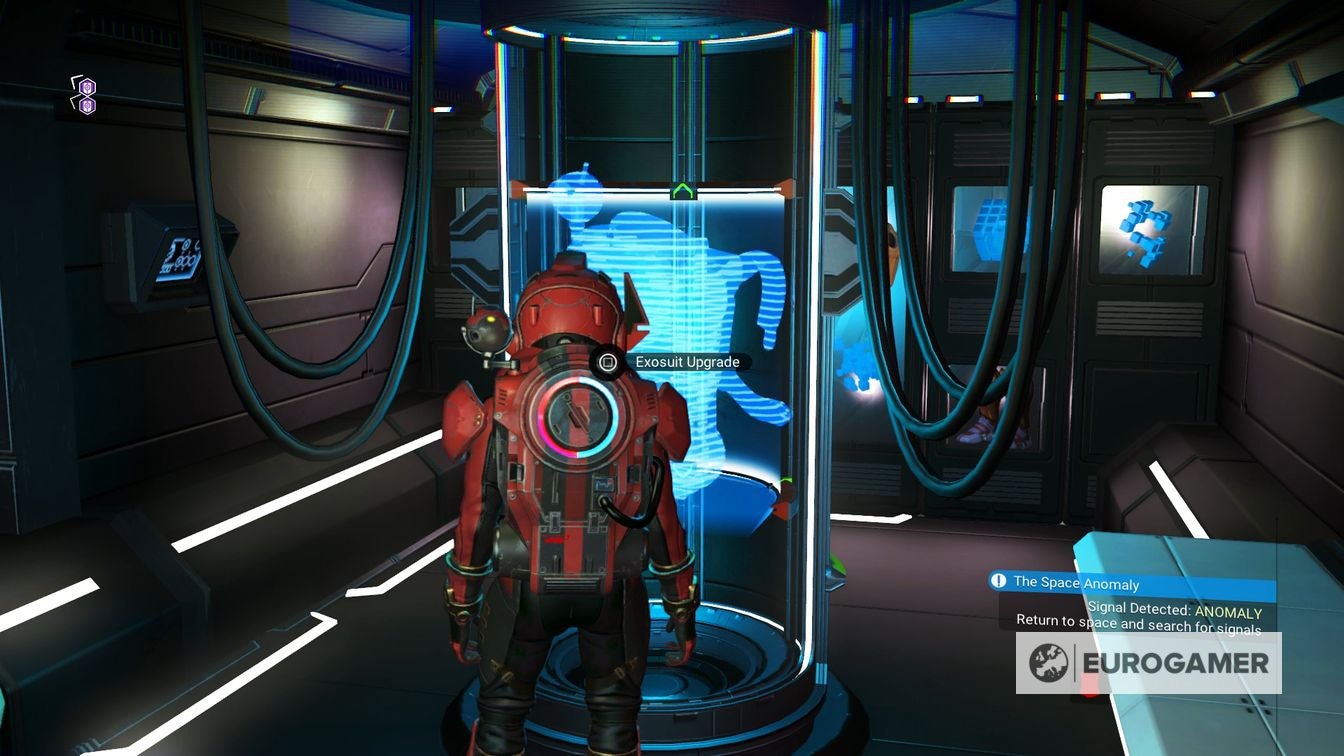Viewport: 1344px width, 756px height.
Task: Click the exclamation alert icon on the mission banner
Action: click(998, 581)
